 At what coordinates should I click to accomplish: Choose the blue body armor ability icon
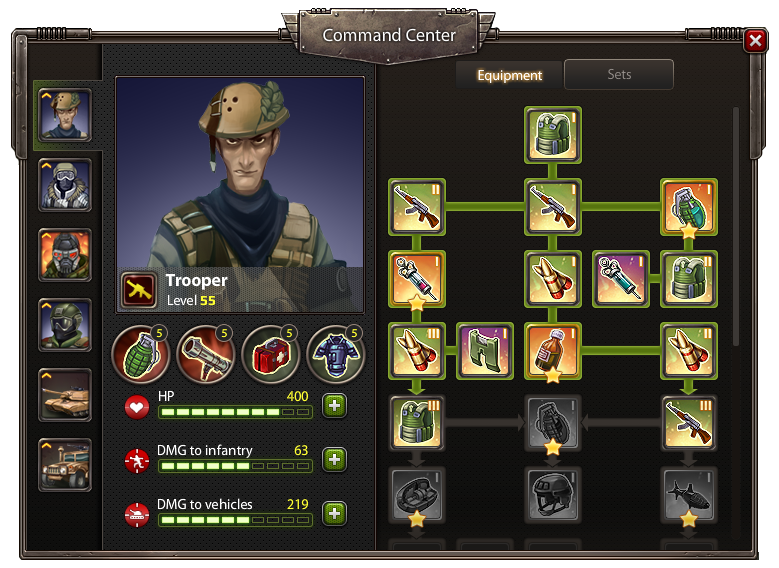coord(336,354)
